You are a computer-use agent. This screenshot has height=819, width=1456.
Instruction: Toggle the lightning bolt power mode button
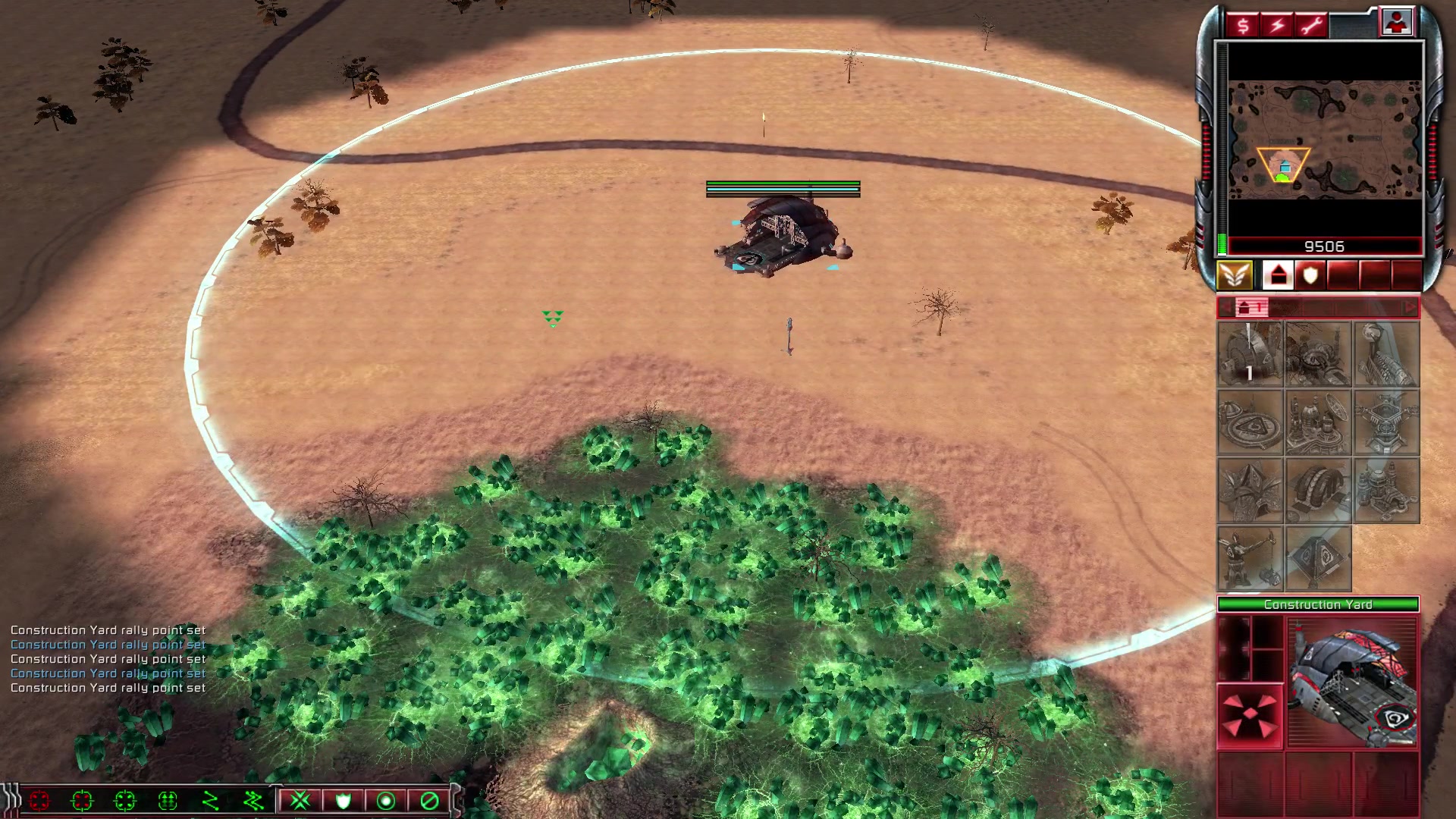pyautogui.click(x=1277, y=26)
